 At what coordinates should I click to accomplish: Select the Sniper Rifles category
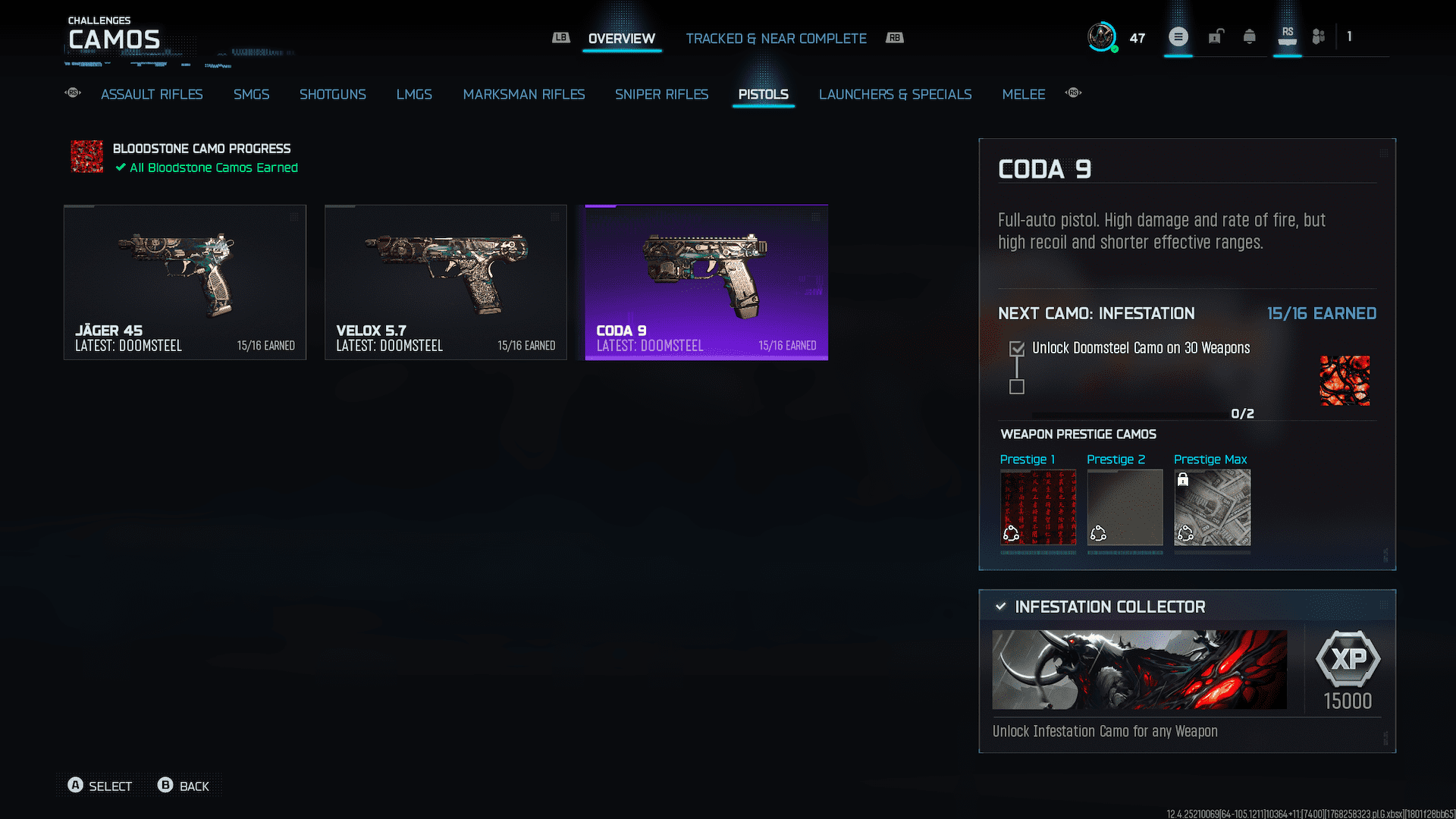click(661, 94)
